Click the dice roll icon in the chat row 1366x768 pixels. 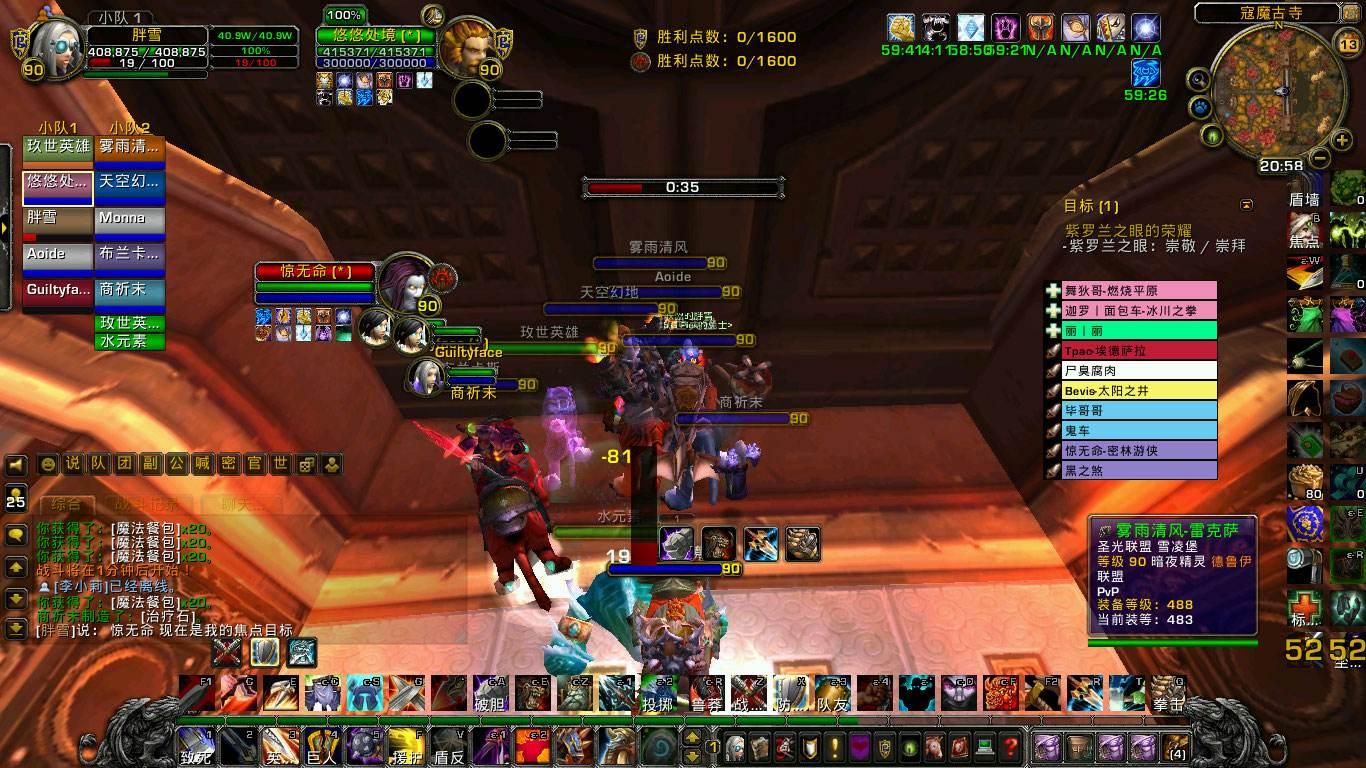click(x=306, y=463)
